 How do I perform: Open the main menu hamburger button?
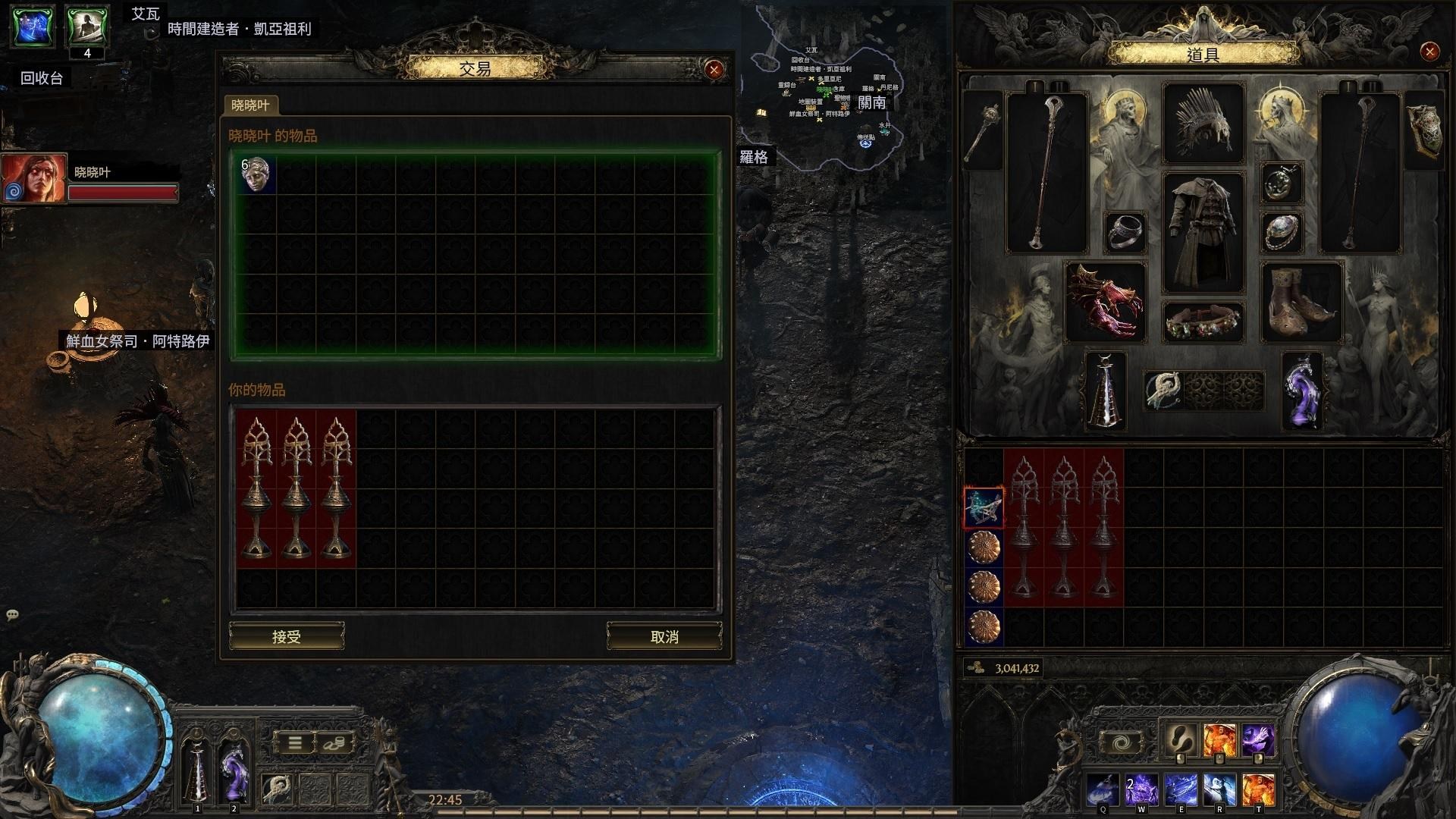(x=295, y=742)
